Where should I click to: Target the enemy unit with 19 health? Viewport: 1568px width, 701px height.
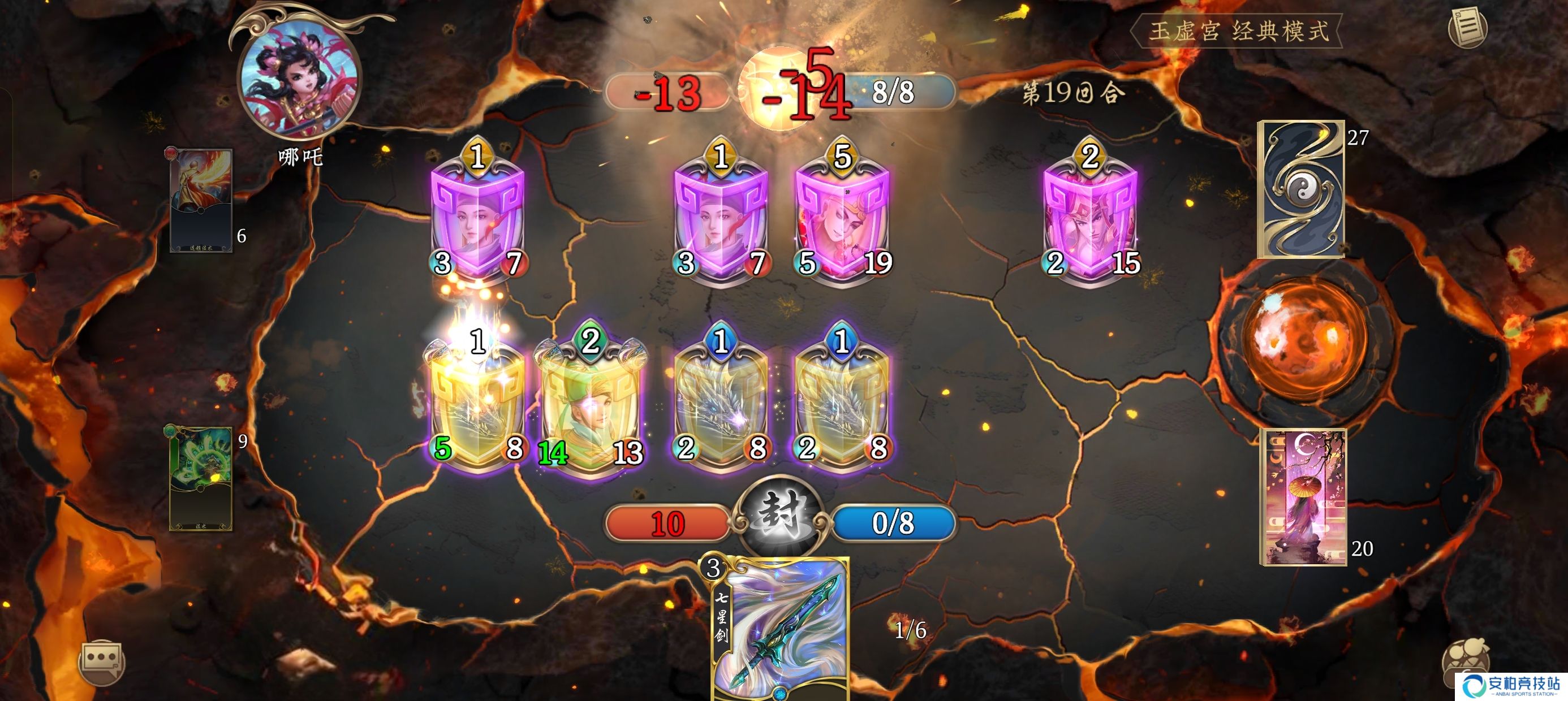point(842,219)
